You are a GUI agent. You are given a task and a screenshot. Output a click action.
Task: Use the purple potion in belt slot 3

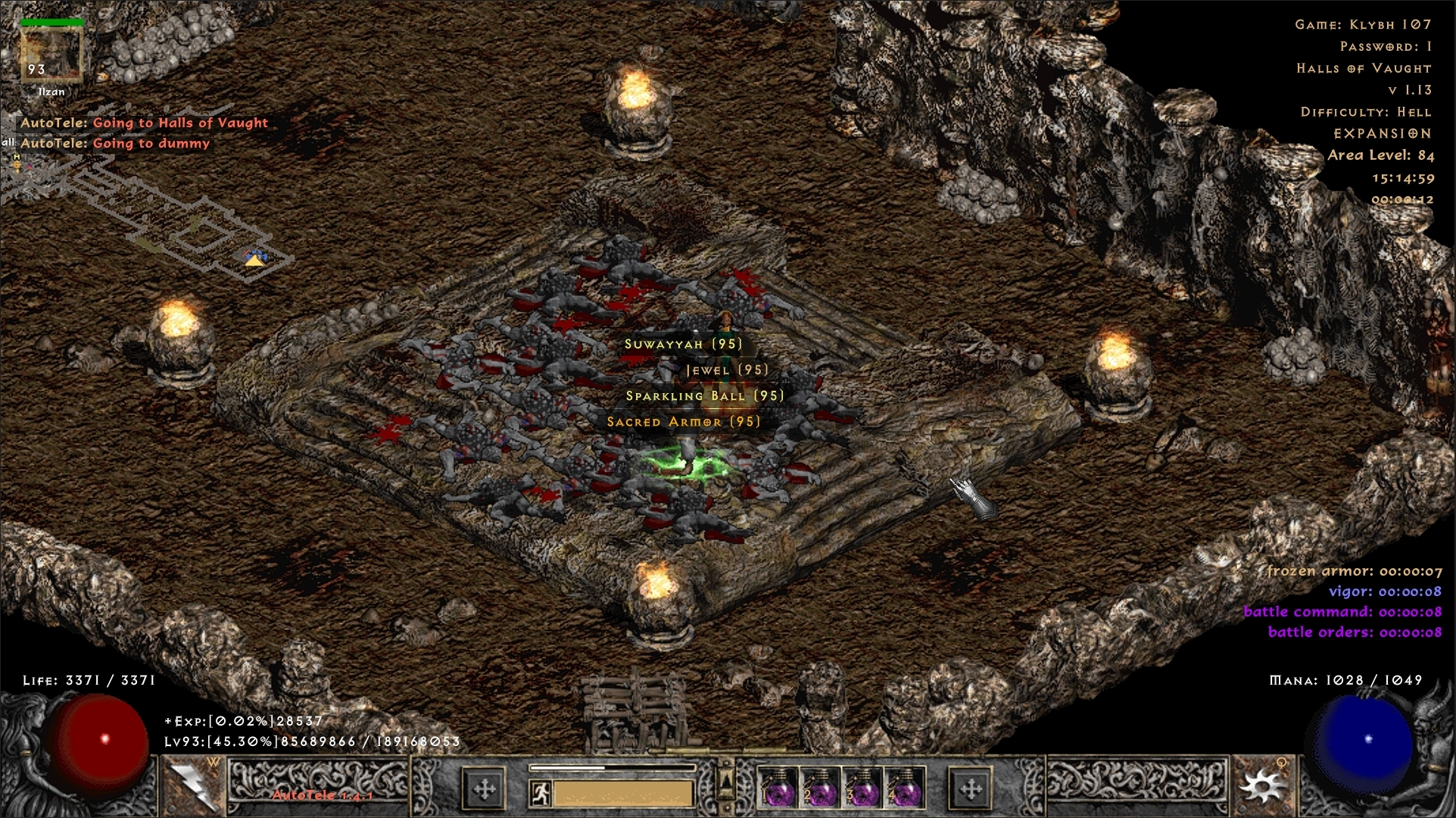pyautogui.click(x=861, y=789)
